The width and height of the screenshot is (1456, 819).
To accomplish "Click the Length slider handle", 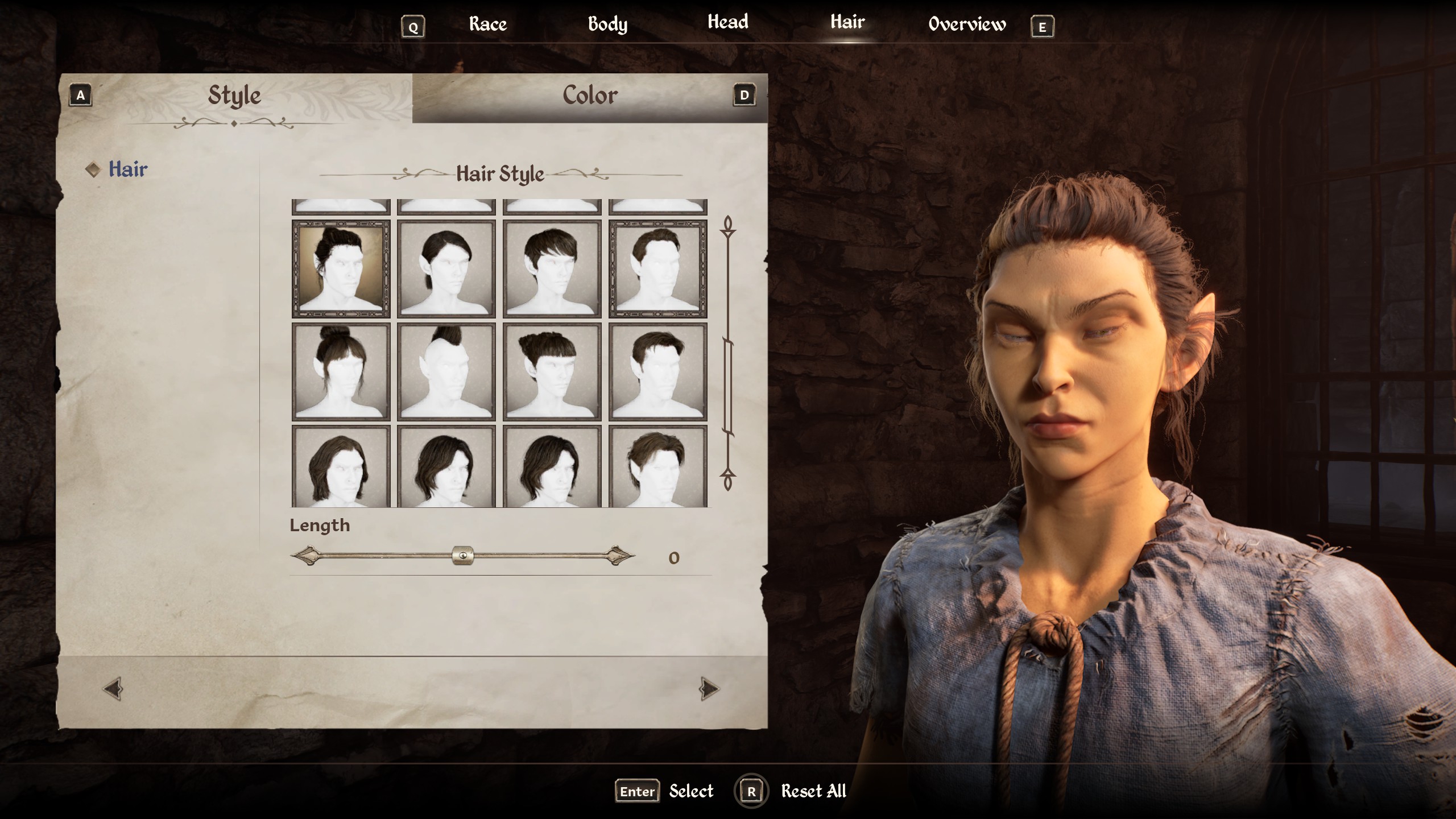I will (462, 556).
